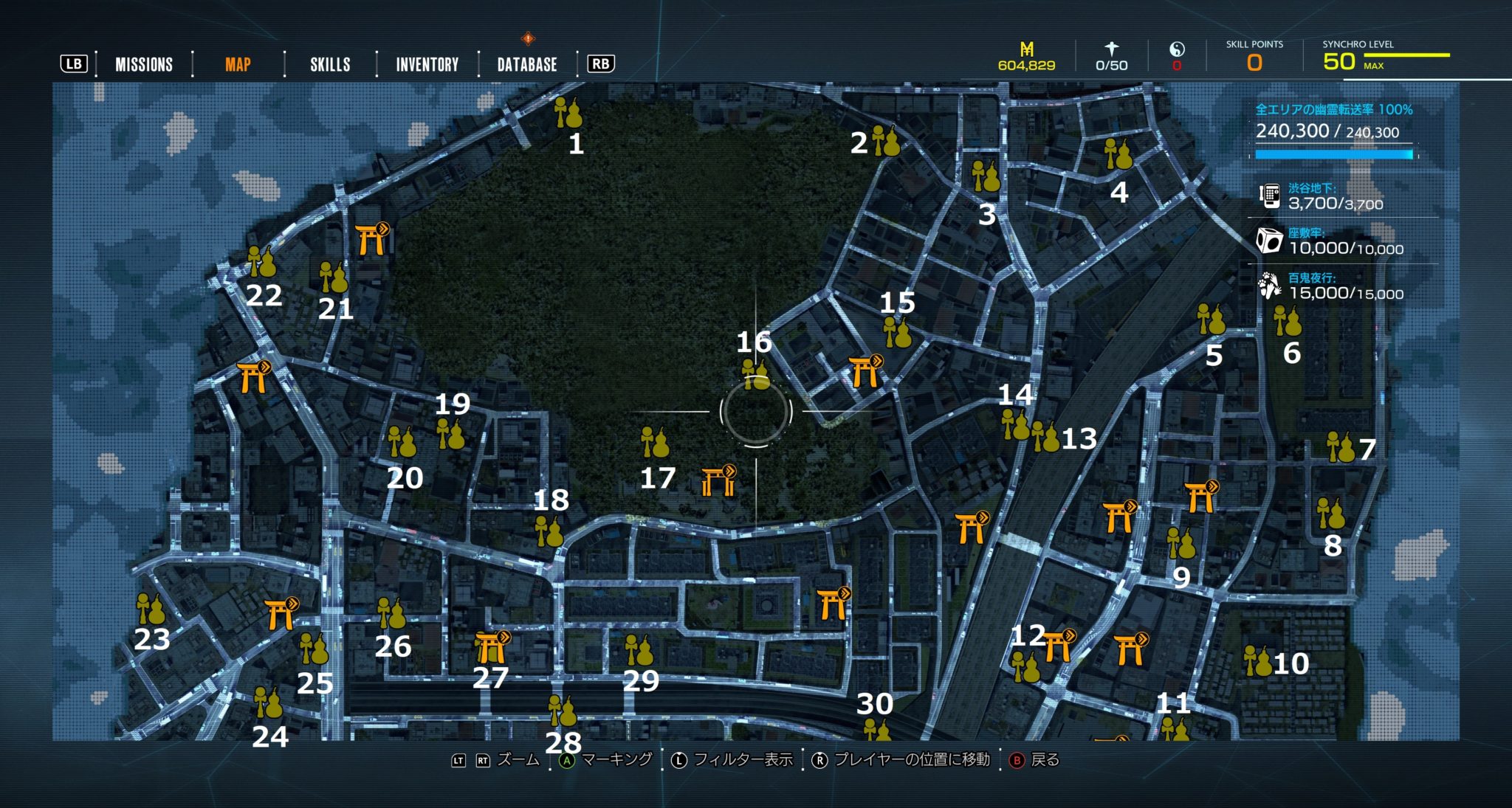Viewport: 1512px width, 808px height.
Task: Choose the gourd marker numbered 29
Action: click(x=639, y=651)
